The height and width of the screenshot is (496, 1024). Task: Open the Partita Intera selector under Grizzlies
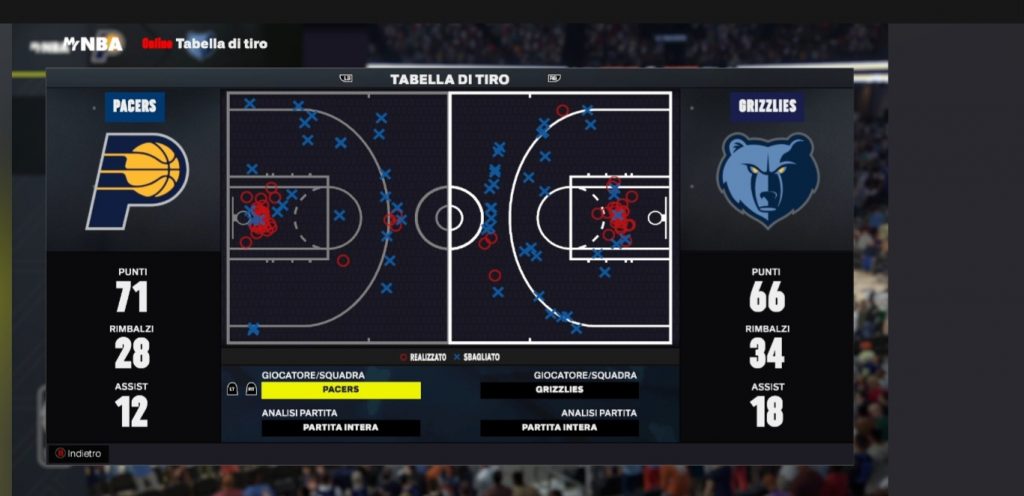click(559, 427)
